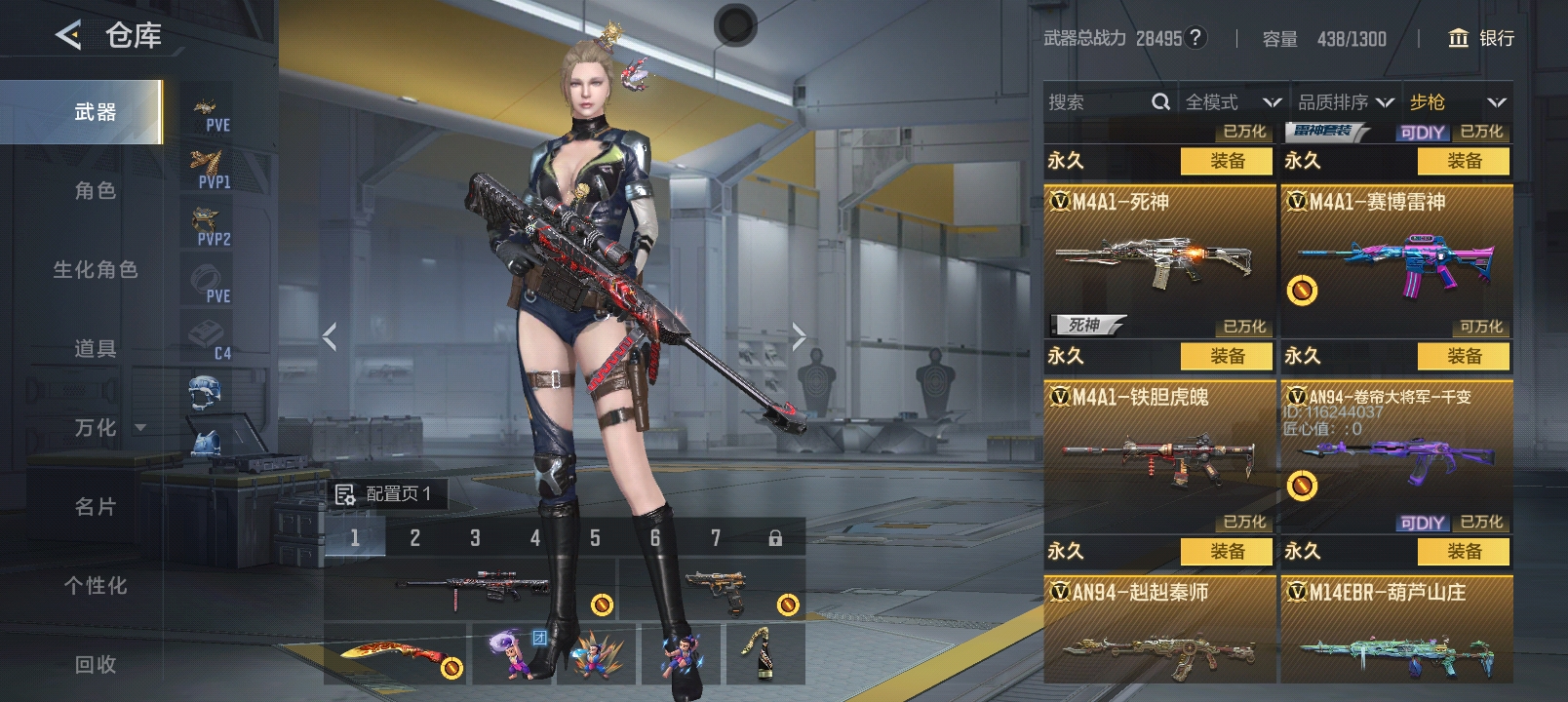
Task: Open the 回收 section
Action: pyautogui.click(x=95, y=665)
